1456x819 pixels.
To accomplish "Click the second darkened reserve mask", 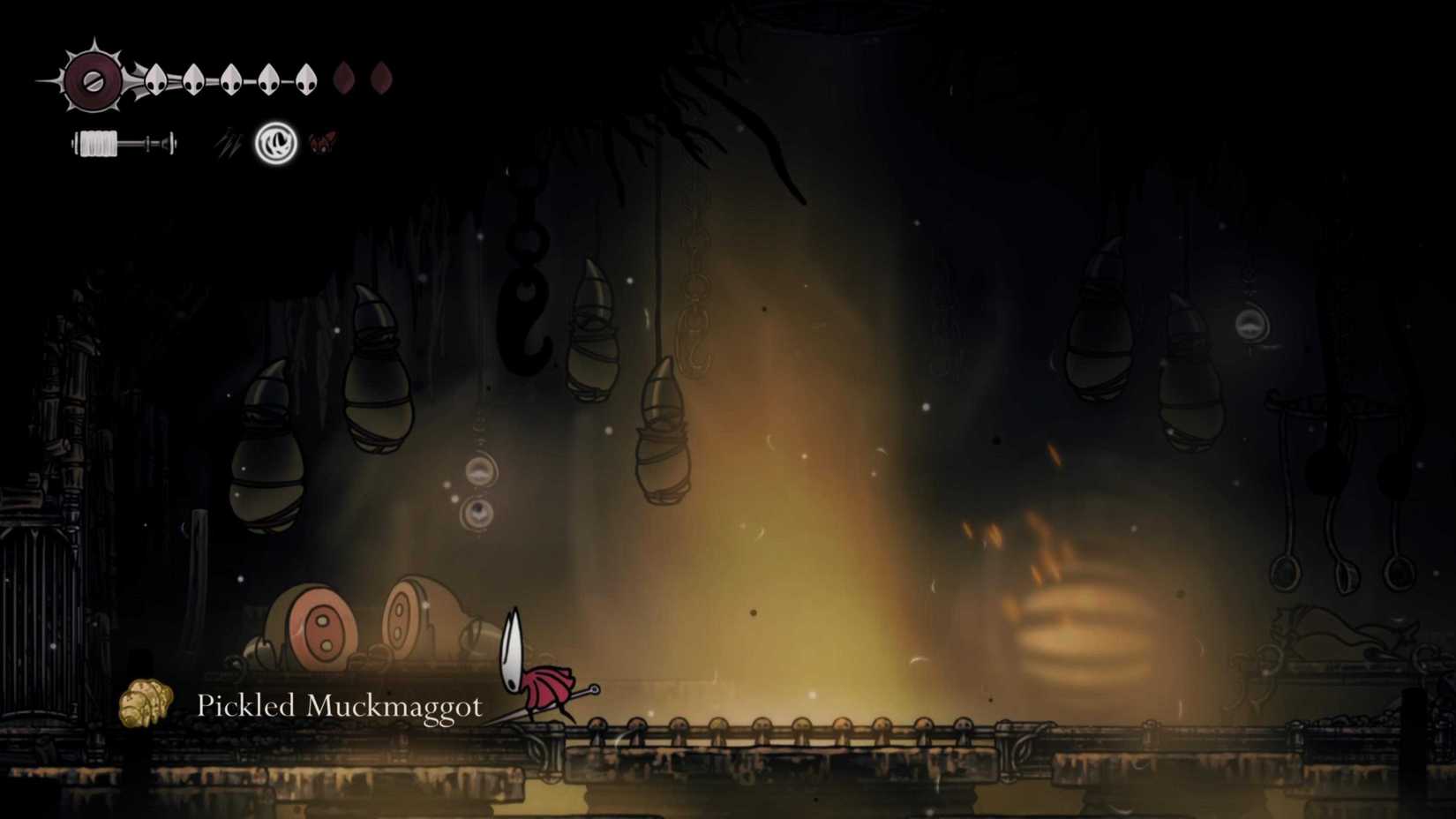I will tap(381, 77).
